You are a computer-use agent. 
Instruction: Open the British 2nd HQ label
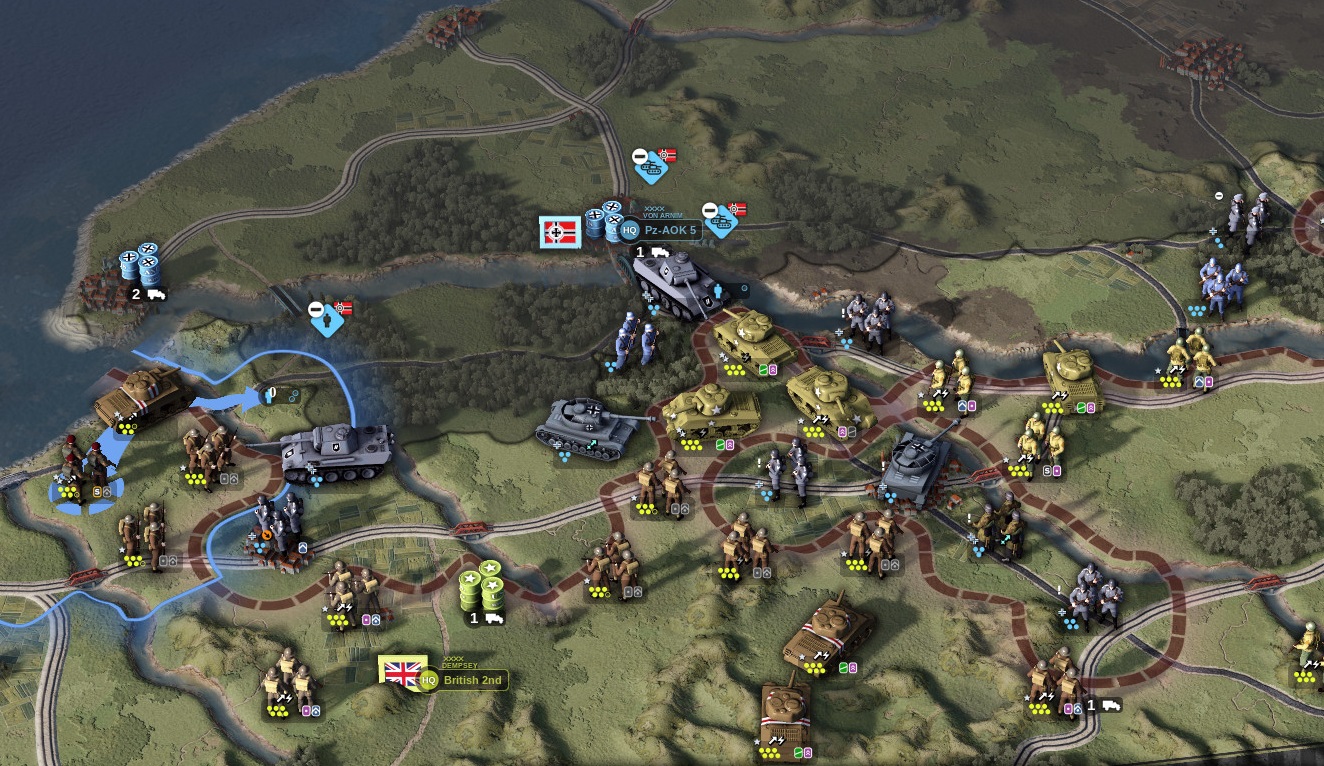(x=473, y=680)
